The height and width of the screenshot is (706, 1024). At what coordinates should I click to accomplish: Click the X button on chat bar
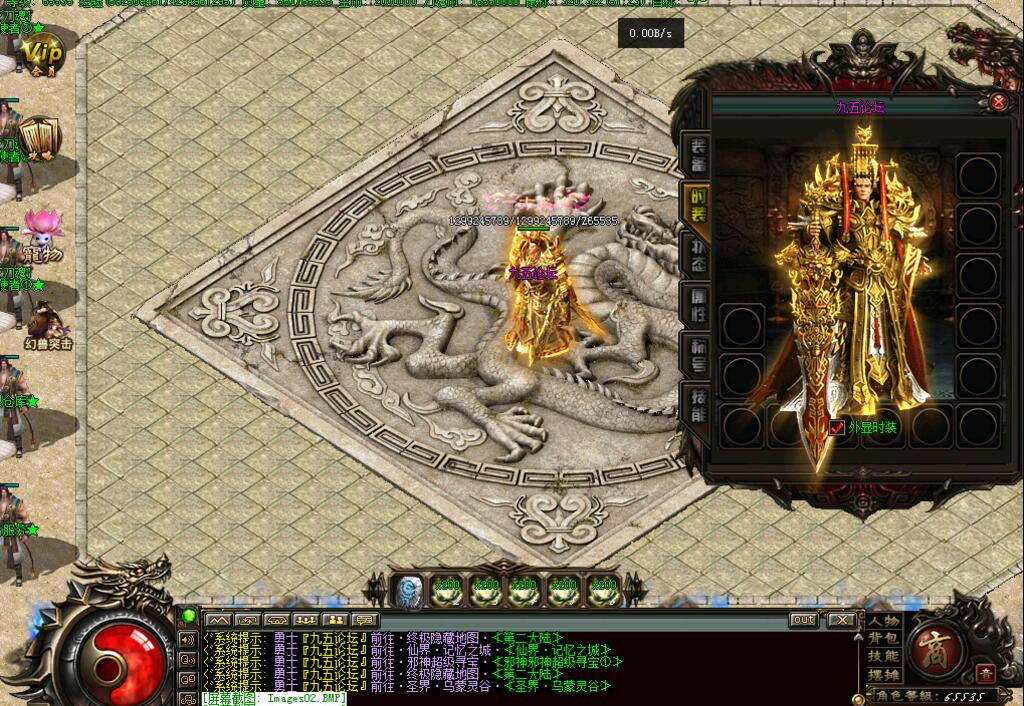(841, 620)
